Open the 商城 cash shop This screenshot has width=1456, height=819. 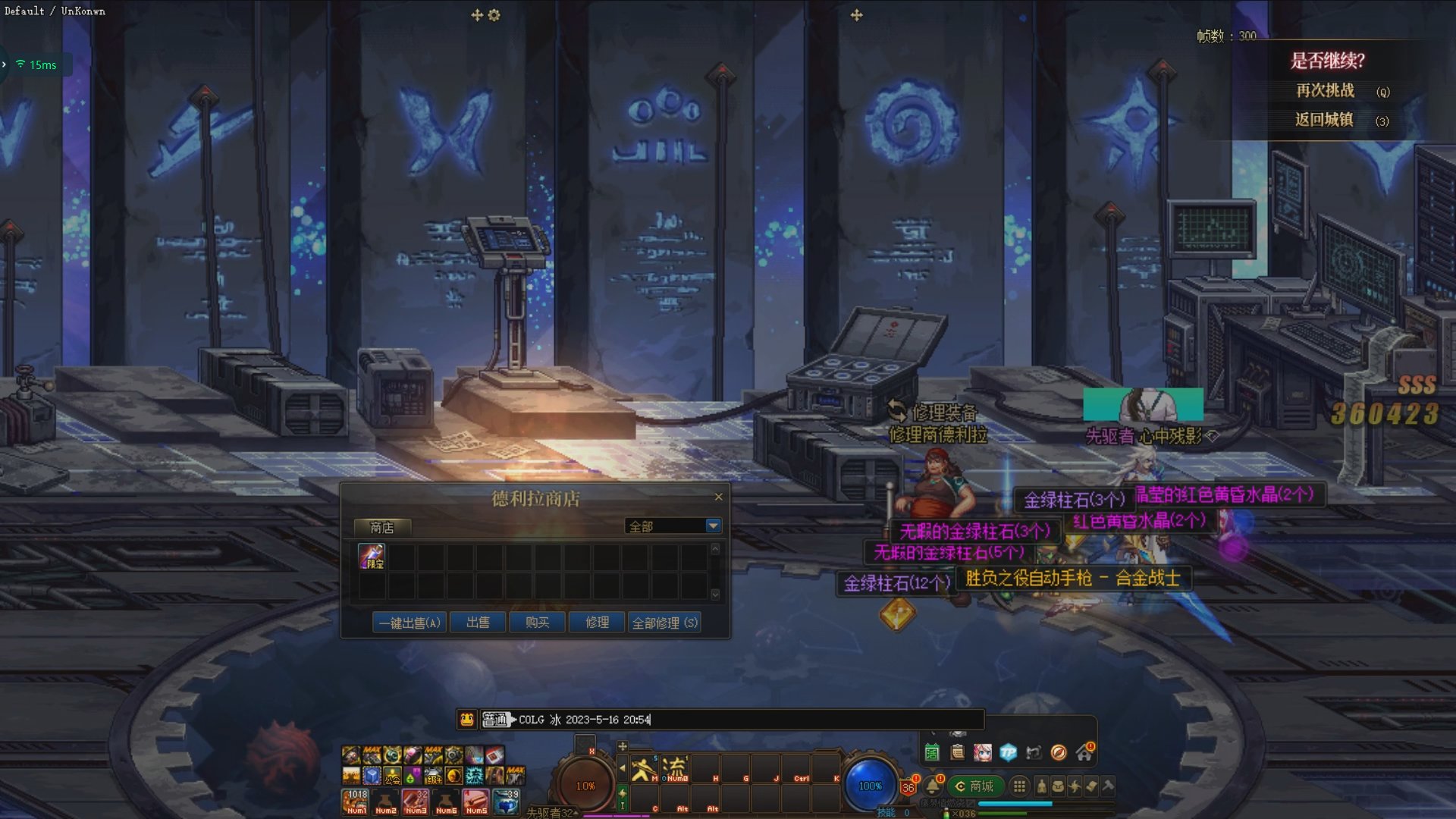975,786
